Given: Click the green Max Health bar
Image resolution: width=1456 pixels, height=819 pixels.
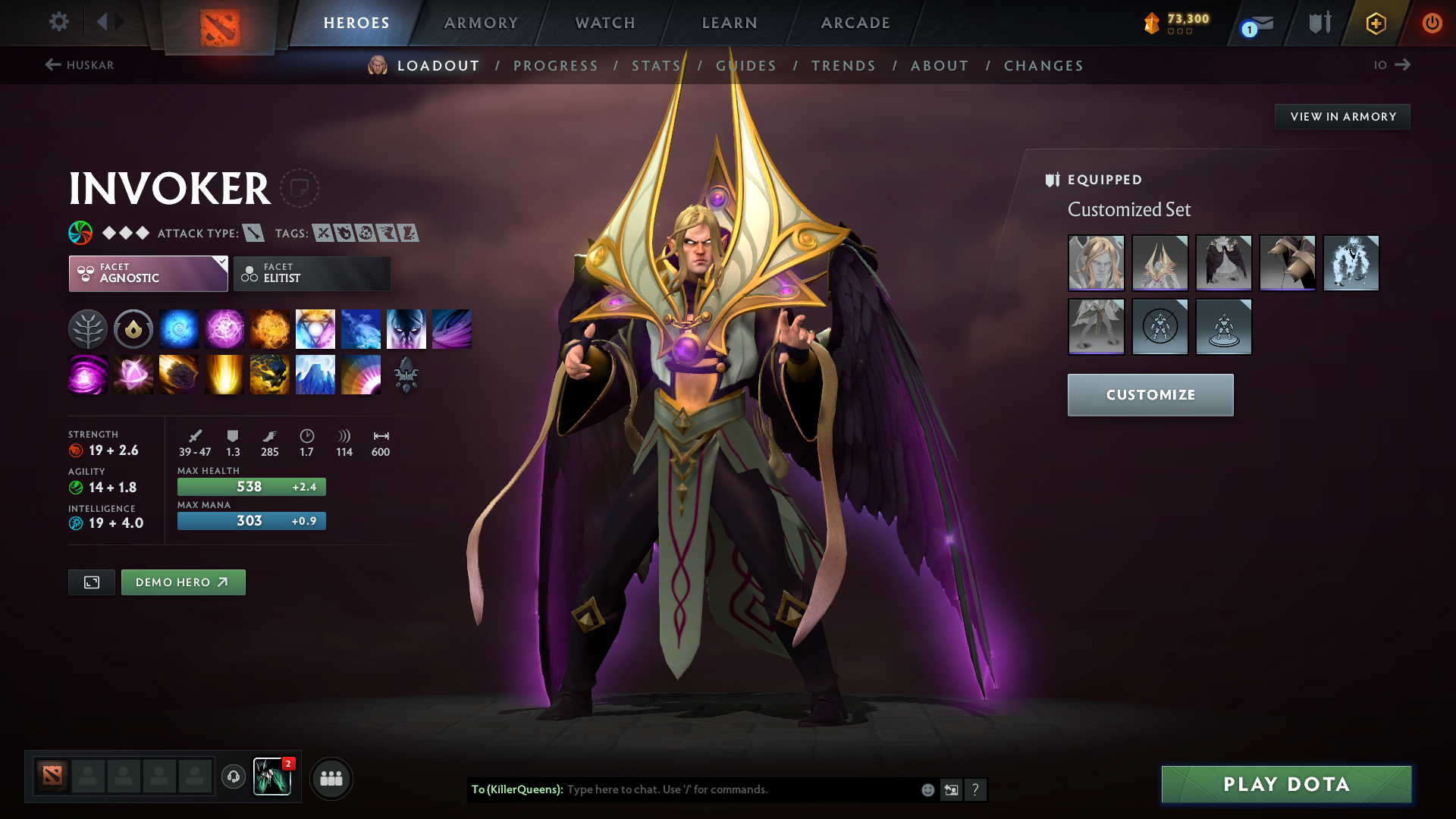Looking at the screenshot, I should click(x=251, y=486).
